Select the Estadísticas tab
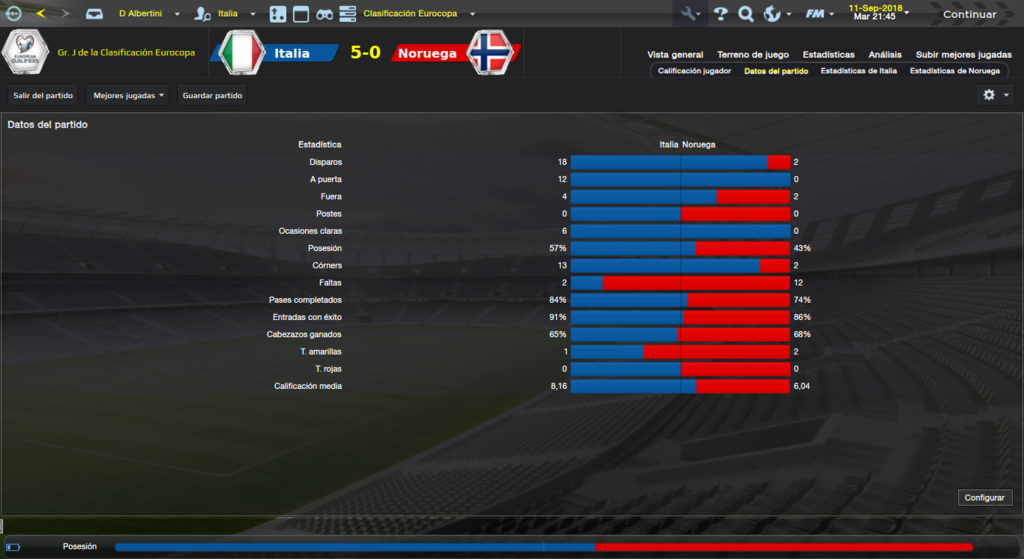1024x559 pixels. pyautogui.click(x=828, y=55)
